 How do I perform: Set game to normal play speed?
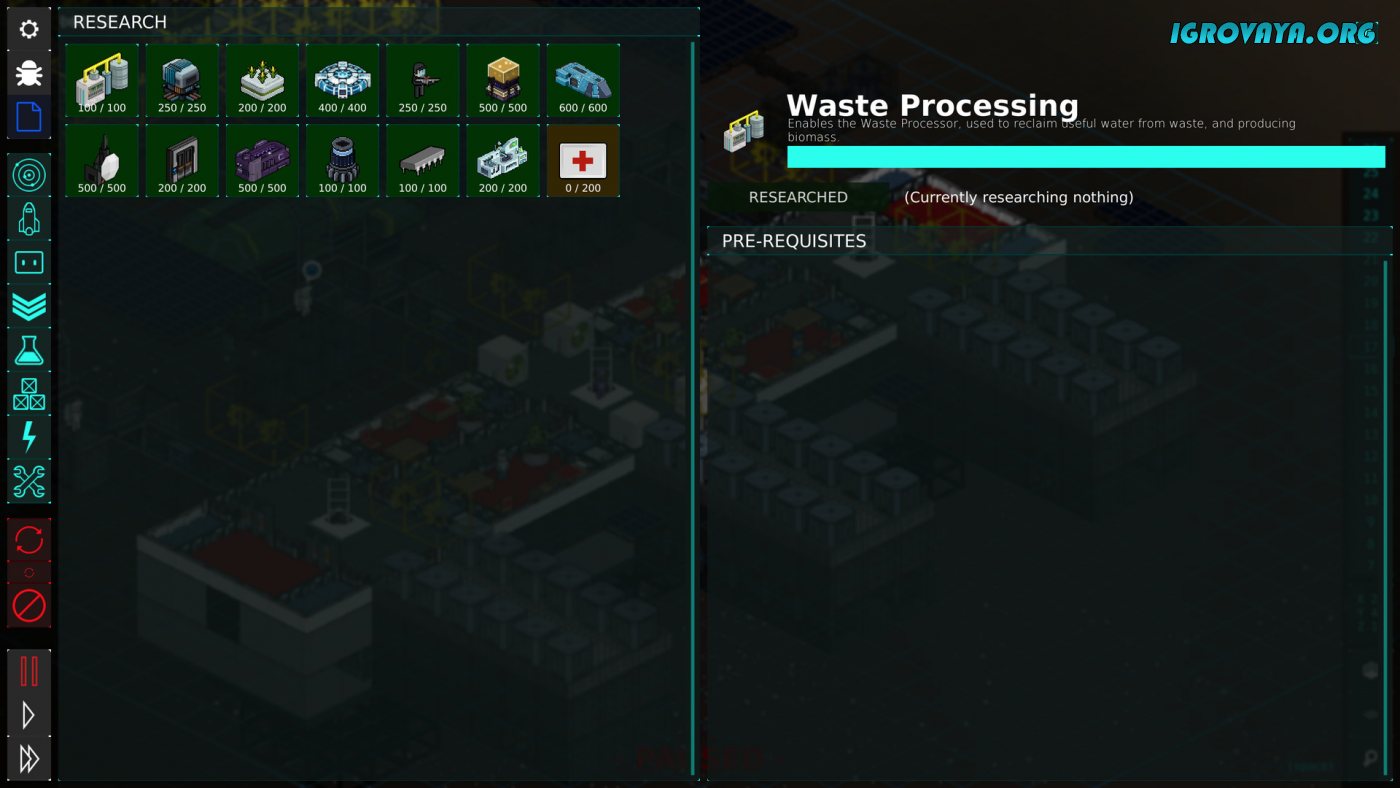tap(29, 715)
